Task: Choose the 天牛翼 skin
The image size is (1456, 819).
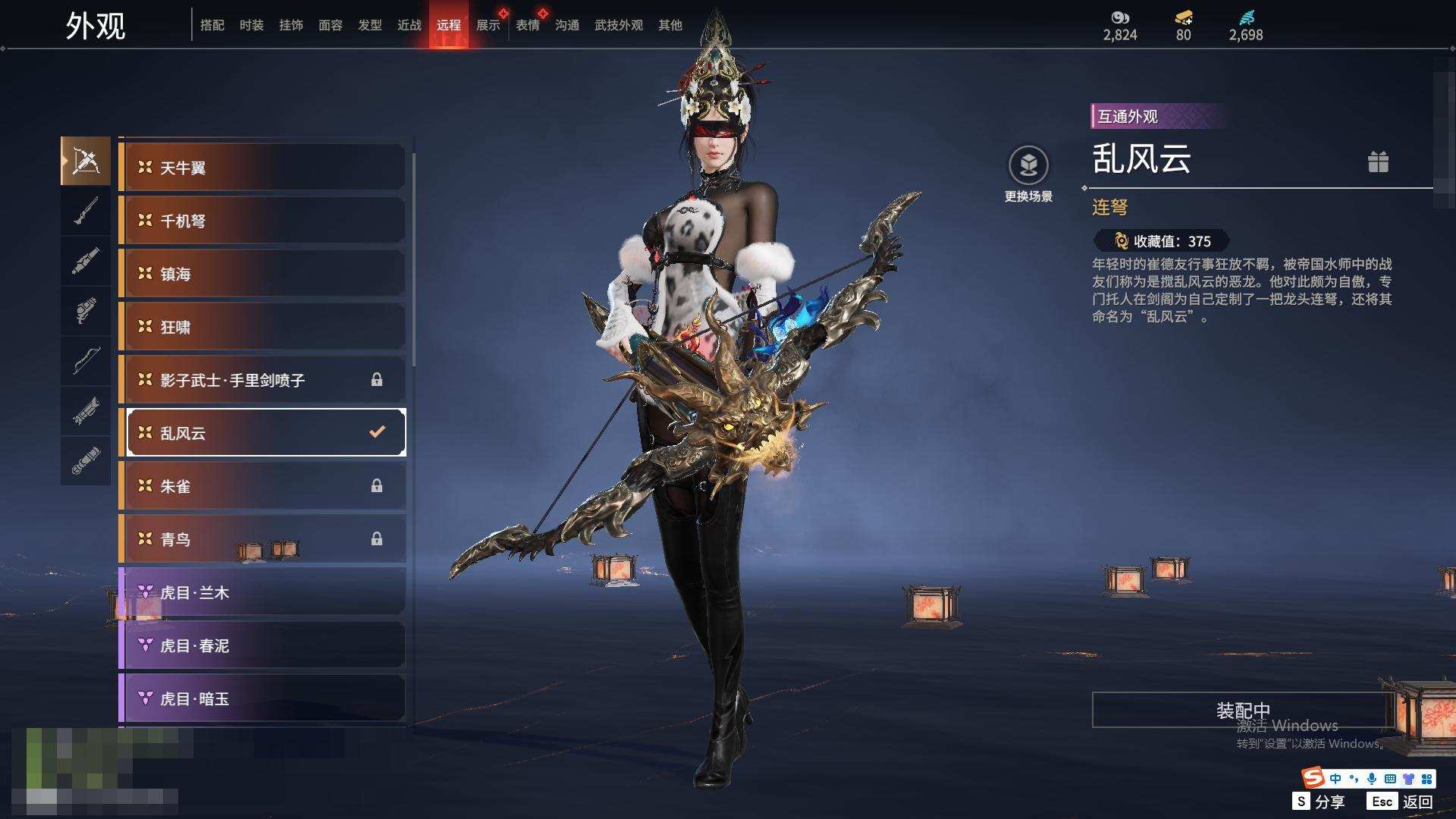Action: (x=262, y=168)
